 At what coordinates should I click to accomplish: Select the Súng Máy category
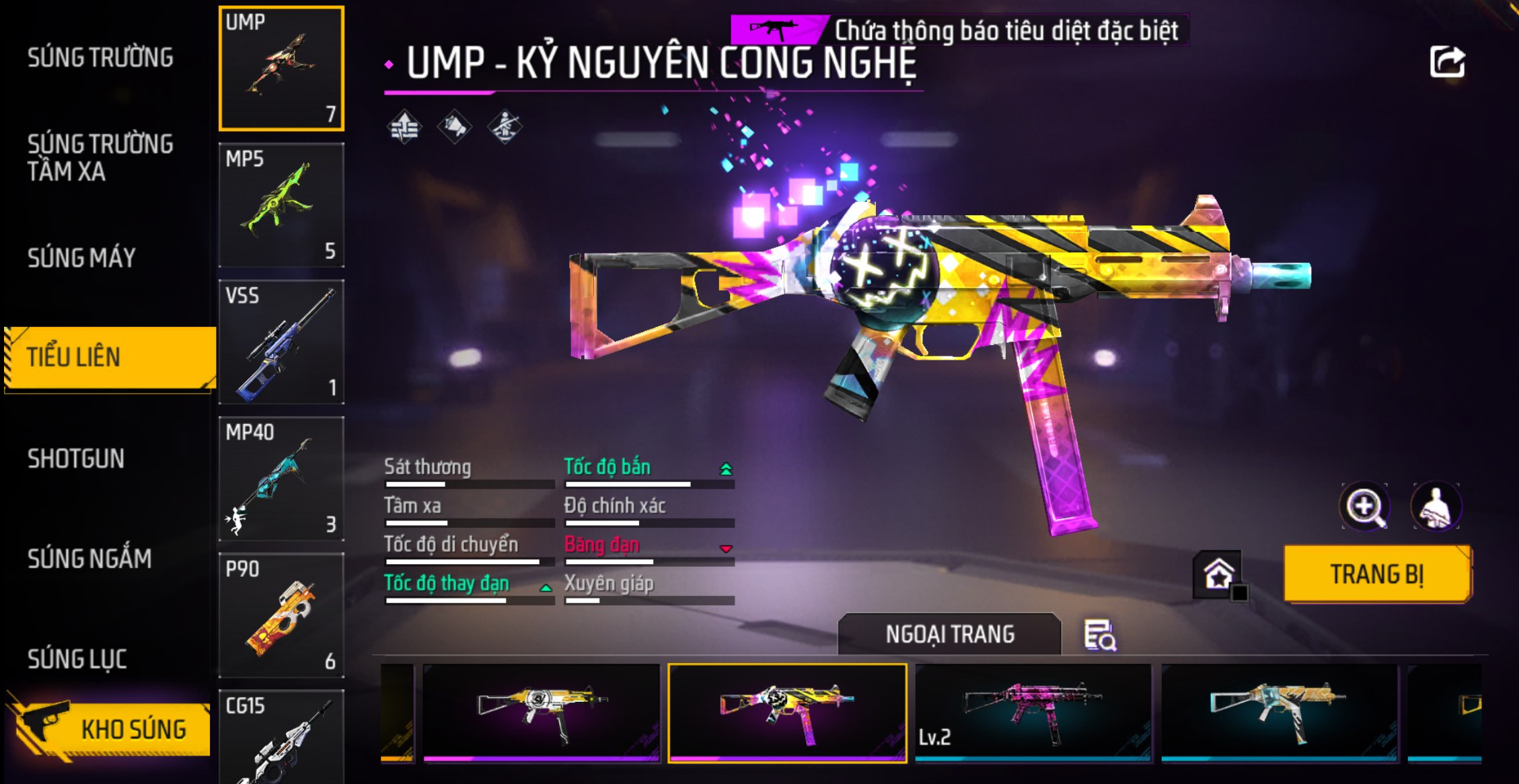(x=81, y=258)
